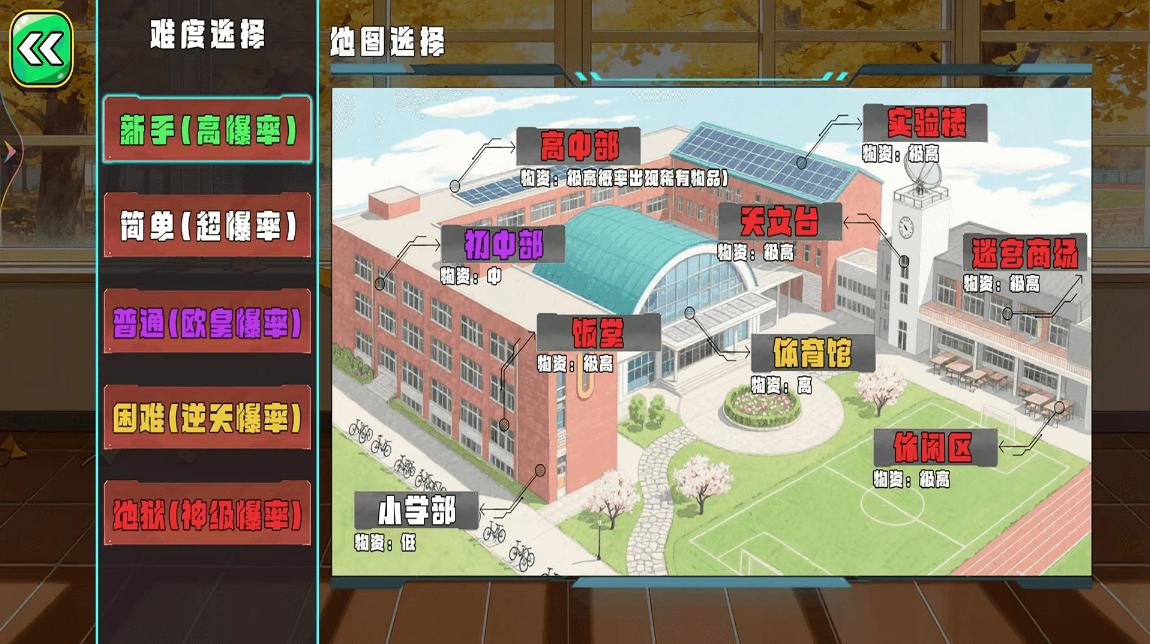The width and height of the screenshot is (1150, 644).
Task: Pick 普通(欧皇爆率) difficulty
Action: tap(207, 323)
